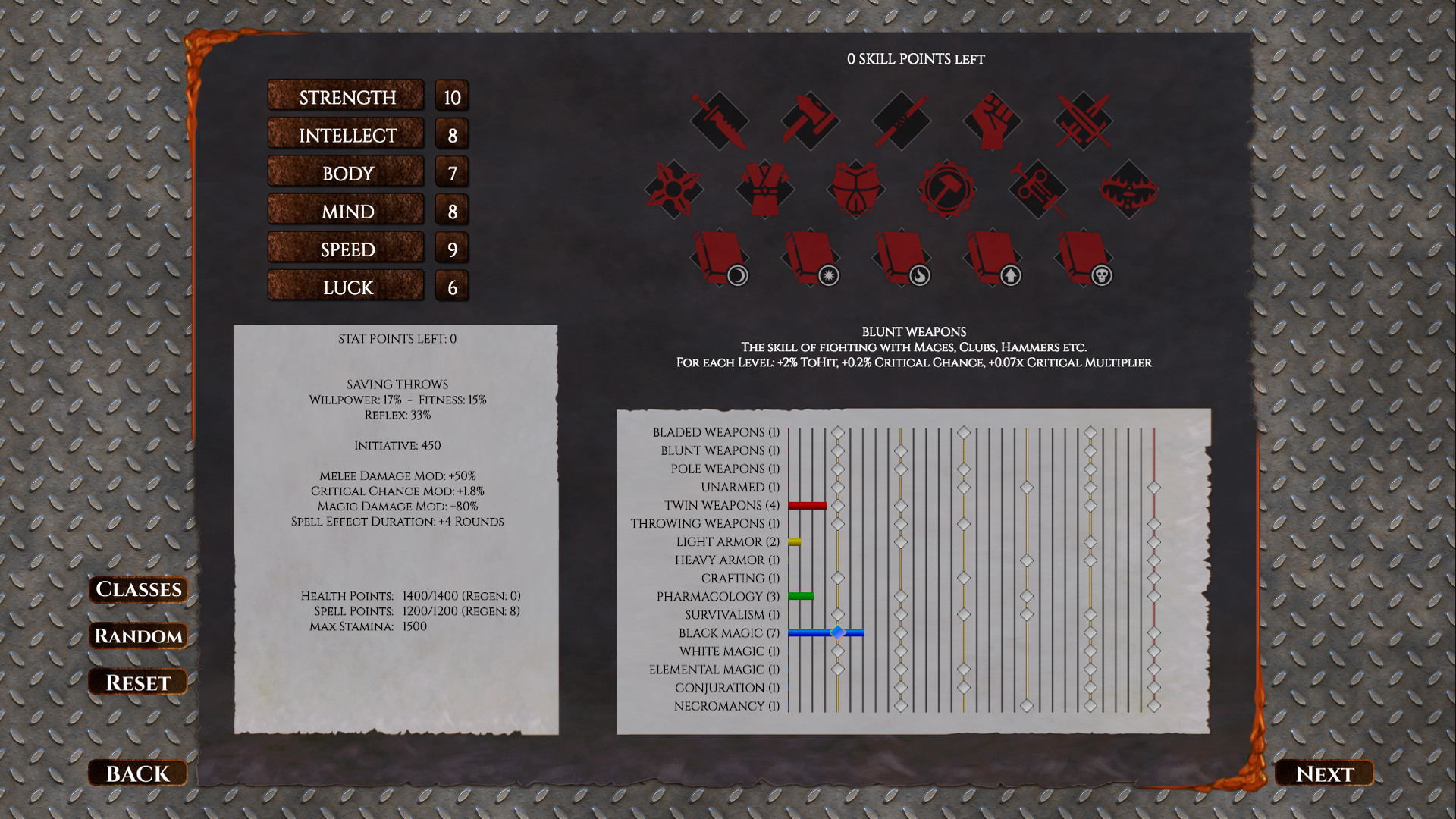The image size is (1456, 819).
Task: Select the Elemental Magic flame book icon
Action: pos(901,258)
